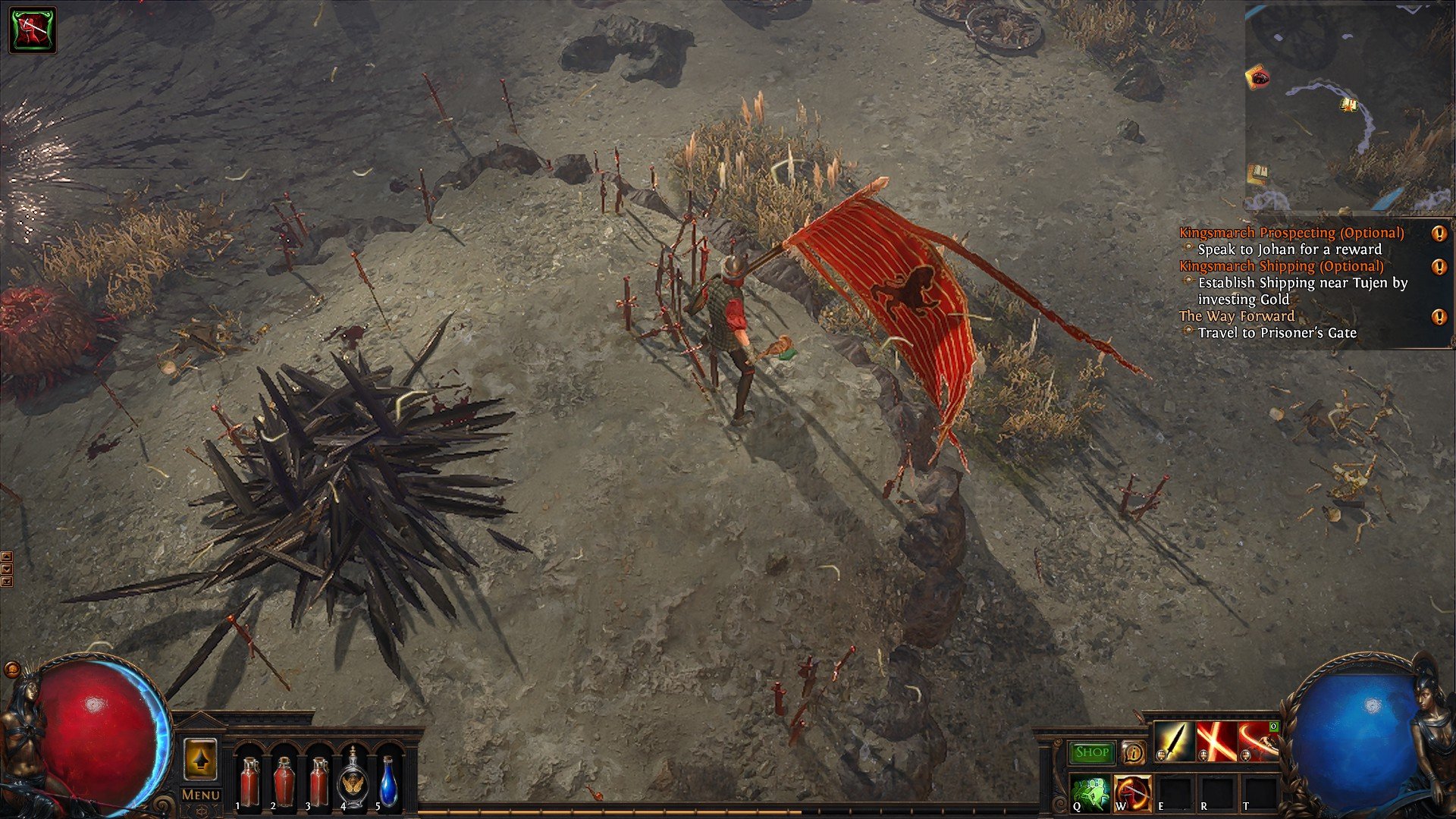Click the alert icon beside Kingsmarch Shipping
The image size is (1456, 819).
pos(1439,267)
